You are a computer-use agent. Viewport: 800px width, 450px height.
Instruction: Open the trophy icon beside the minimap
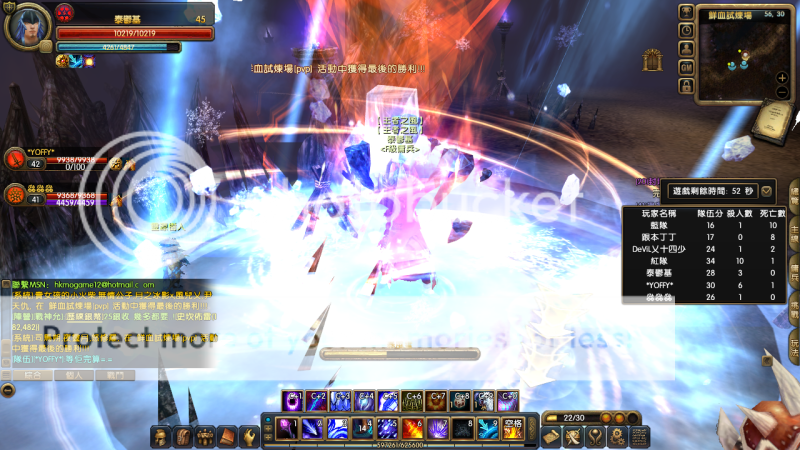(x=686, y=12)
